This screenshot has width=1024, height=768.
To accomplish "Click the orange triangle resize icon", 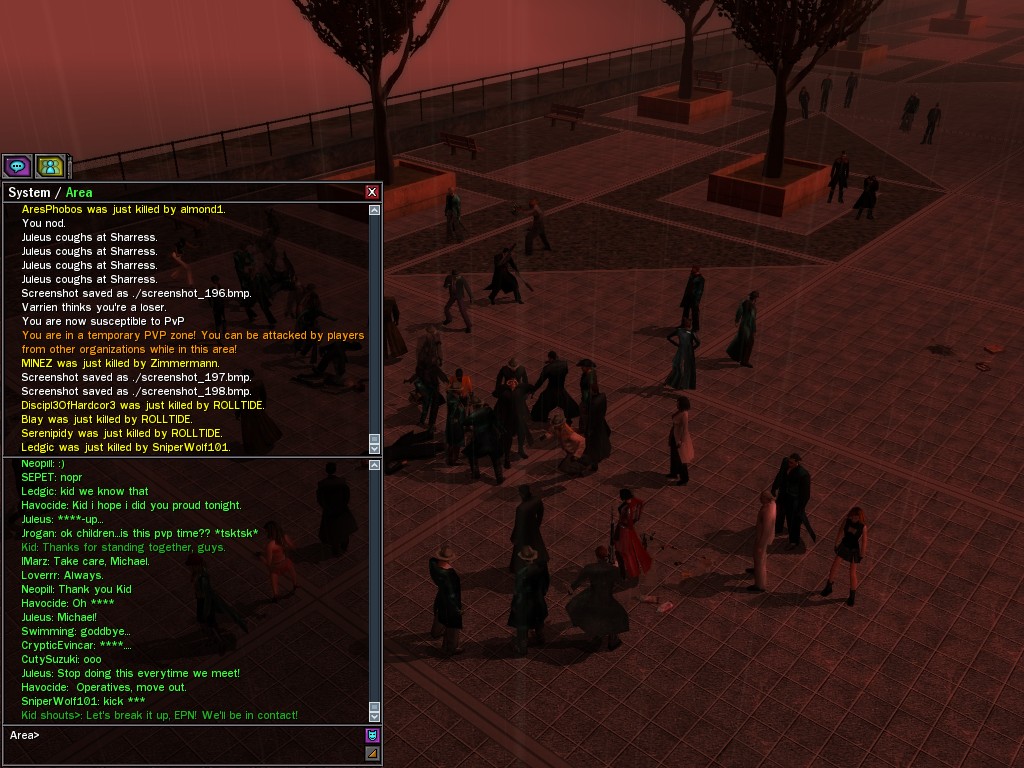I will [x=372, y=753].
